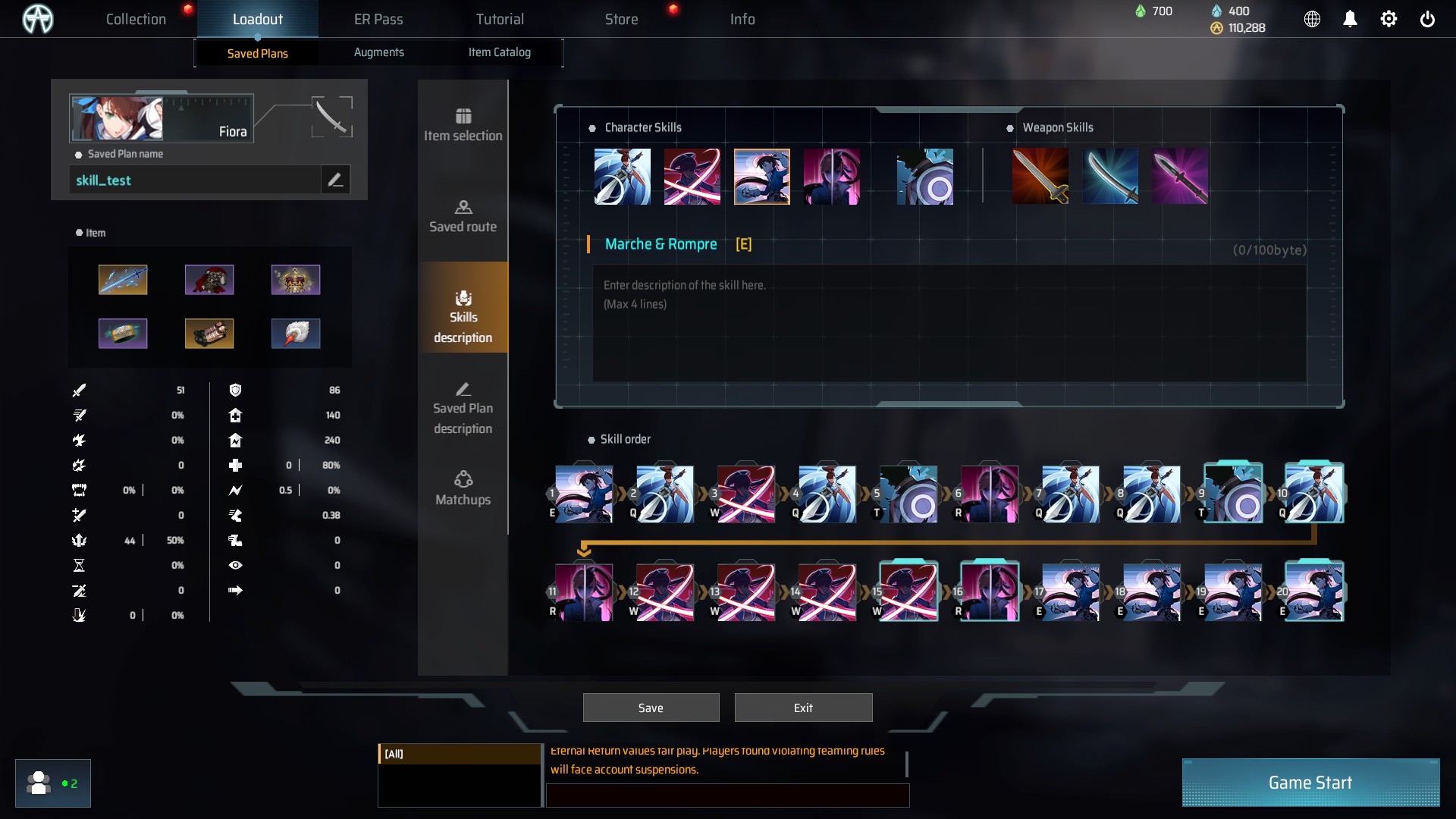
Task: Start a game with Game Start
Action: (1310, 783)
